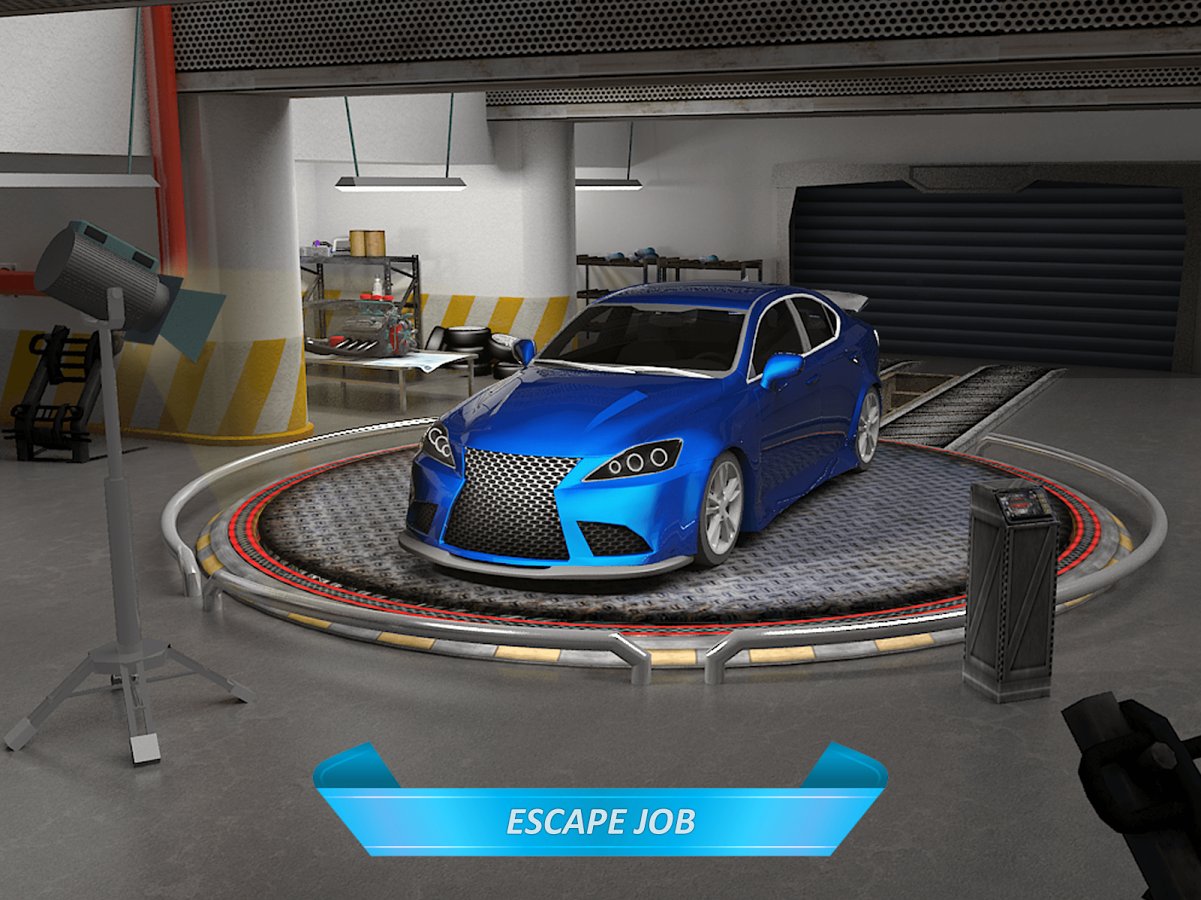Select the Escape Job banner button
The height and width of the screenshot is (900, 1201).
click(600, 820)
